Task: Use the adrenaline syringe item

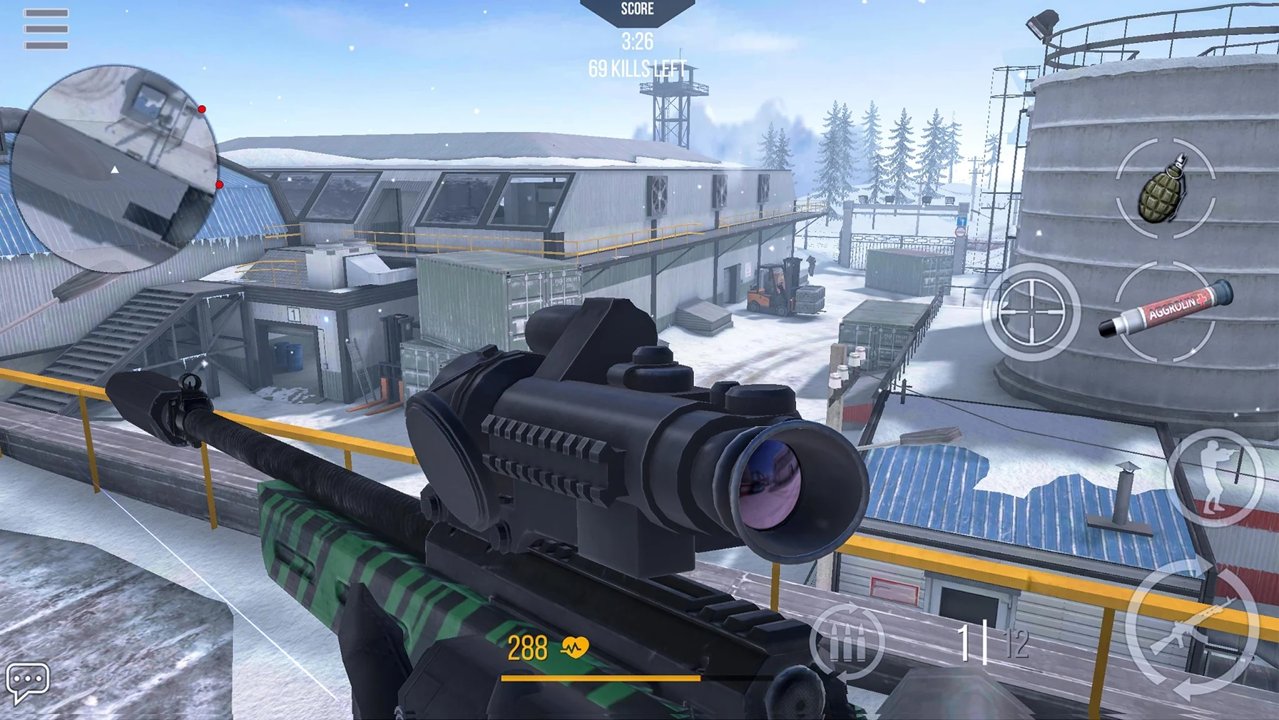Action: [x=1166, y=311]
